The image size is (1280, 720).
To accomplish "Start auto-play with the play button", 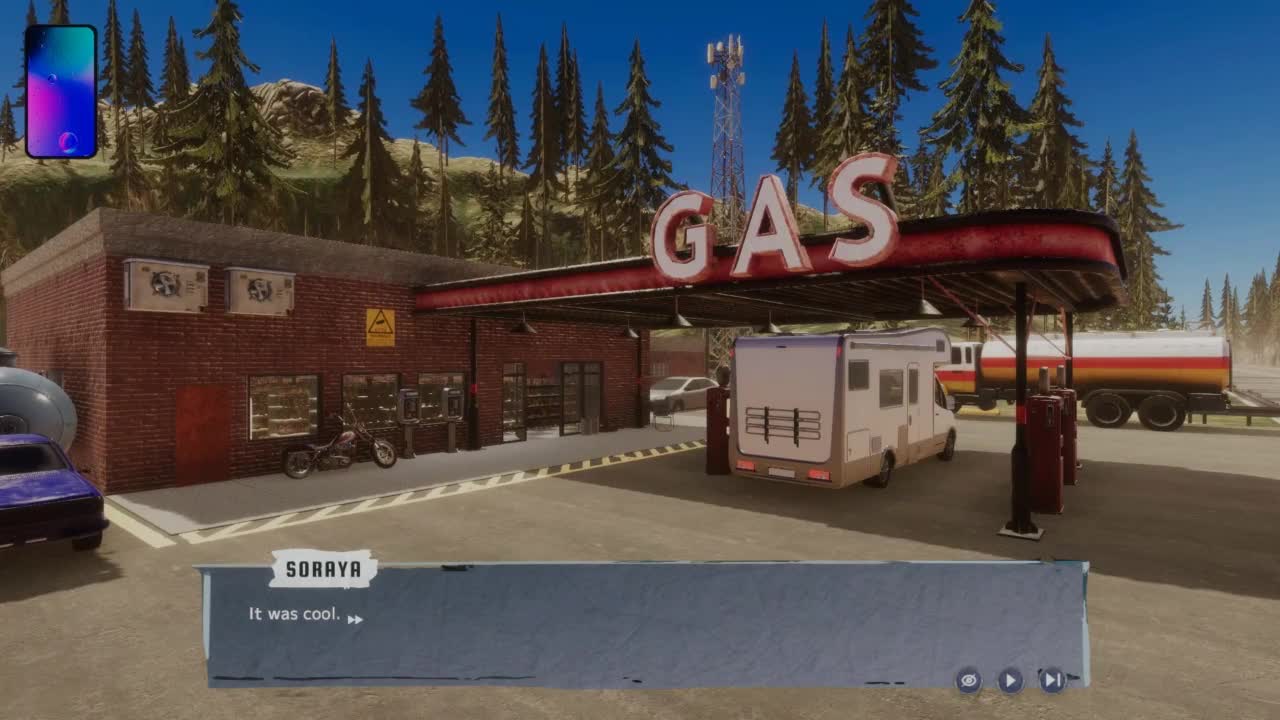I will pyautogui.click(x=1010, y=681).
